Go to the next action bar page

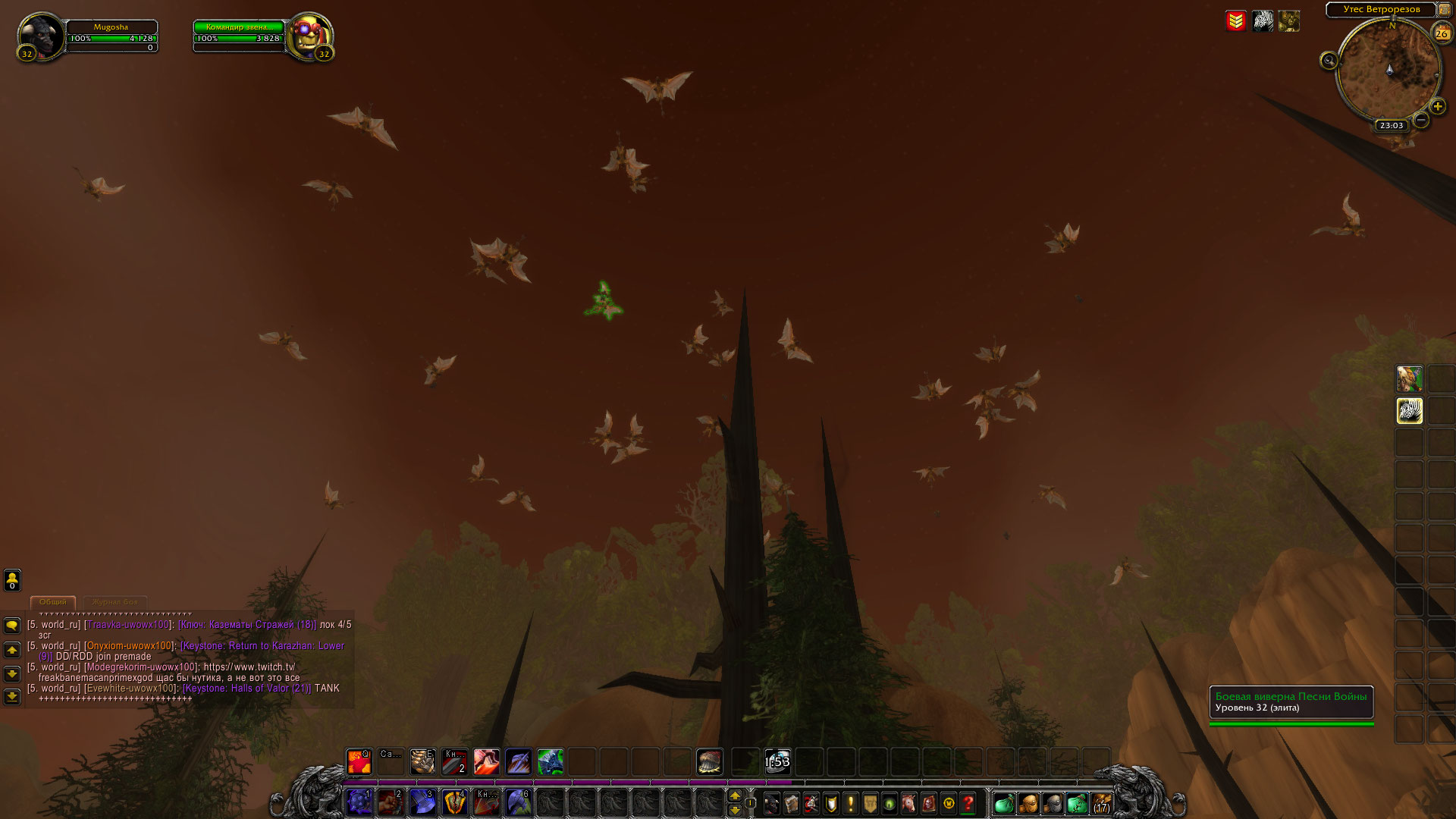(734, 810)
